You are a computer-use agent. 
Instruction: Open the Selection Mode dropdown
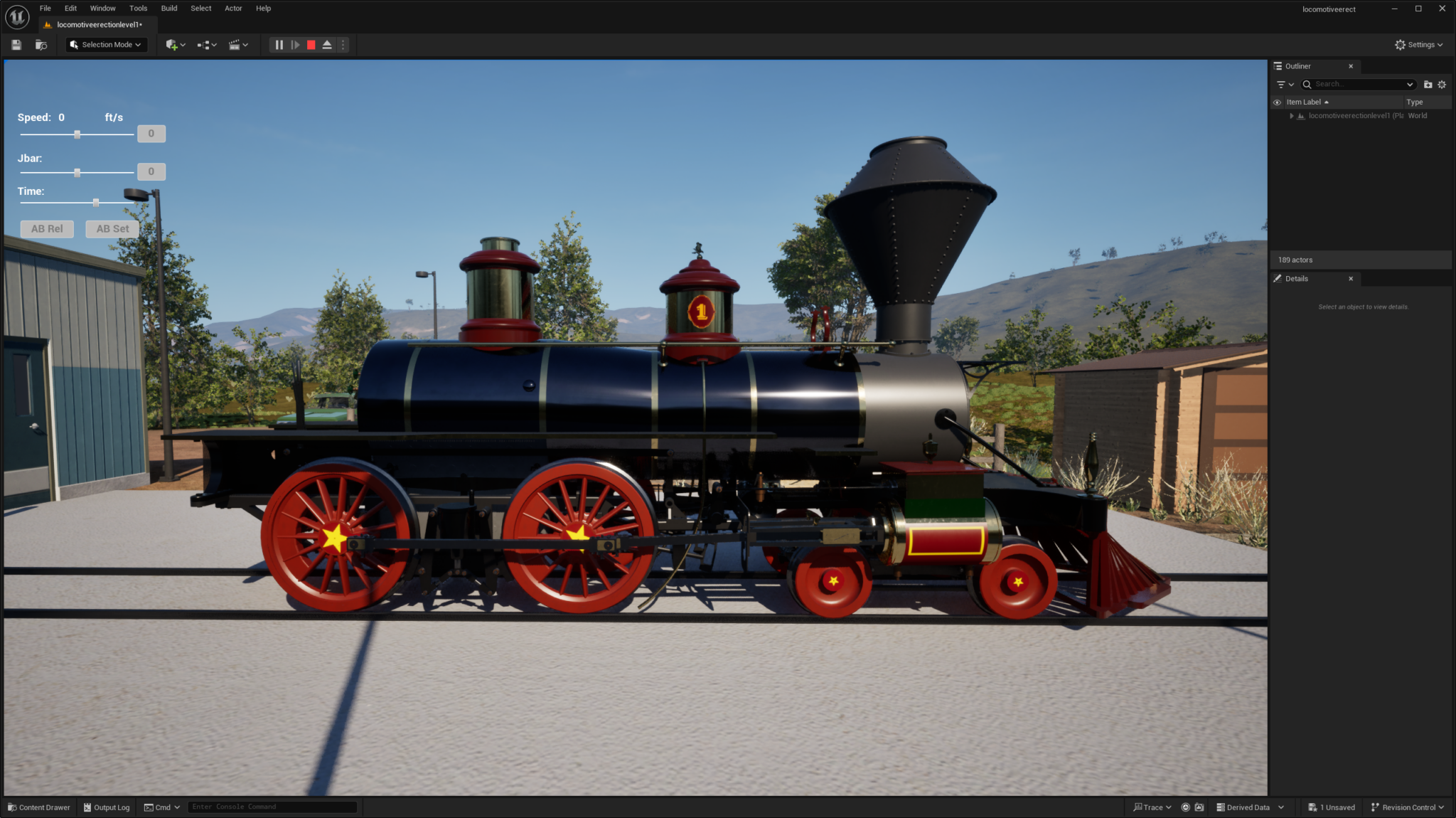coord(105,44)
